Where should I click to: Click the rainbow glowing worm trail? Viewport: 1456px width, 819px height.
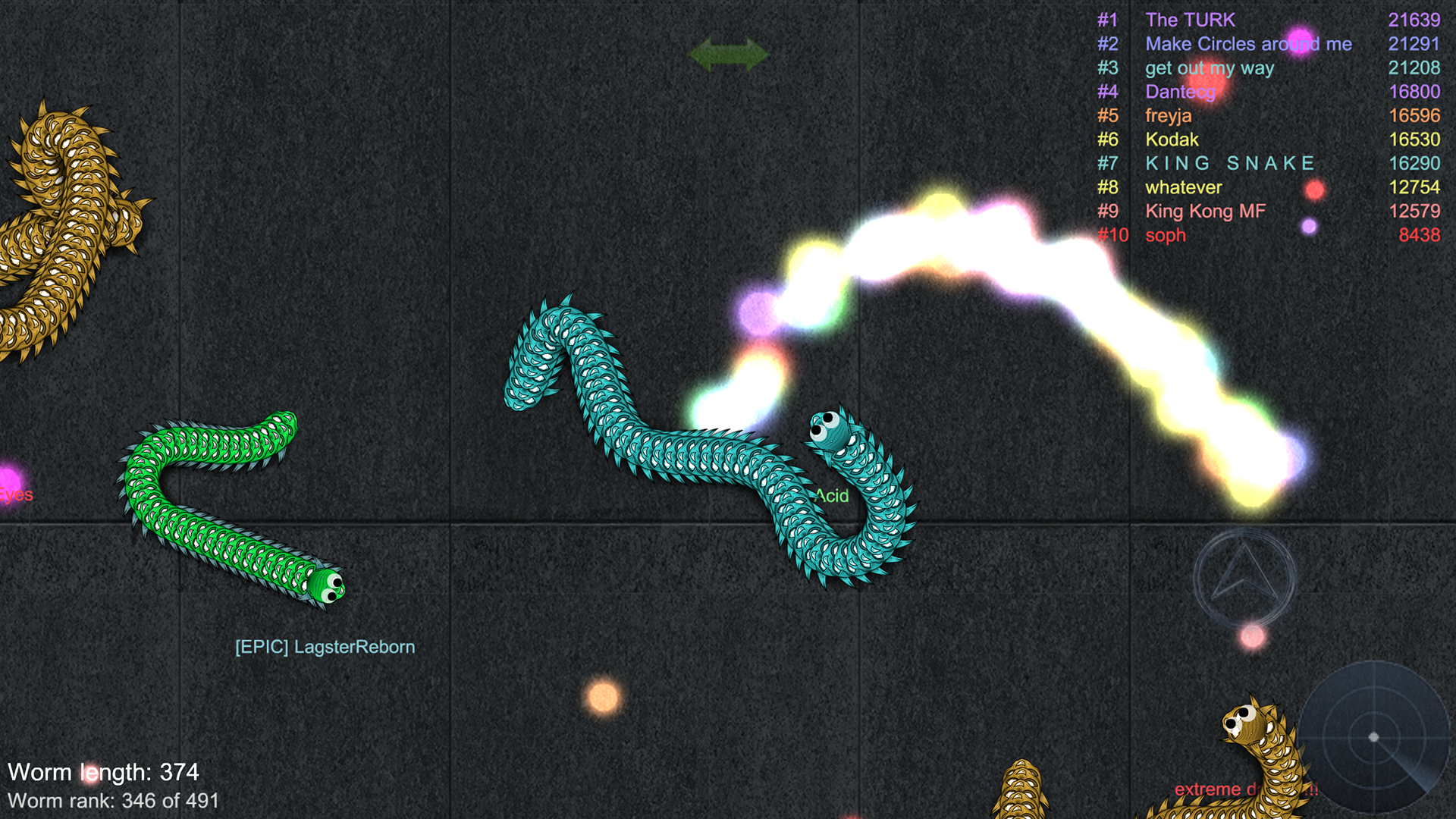click(986, 227)
